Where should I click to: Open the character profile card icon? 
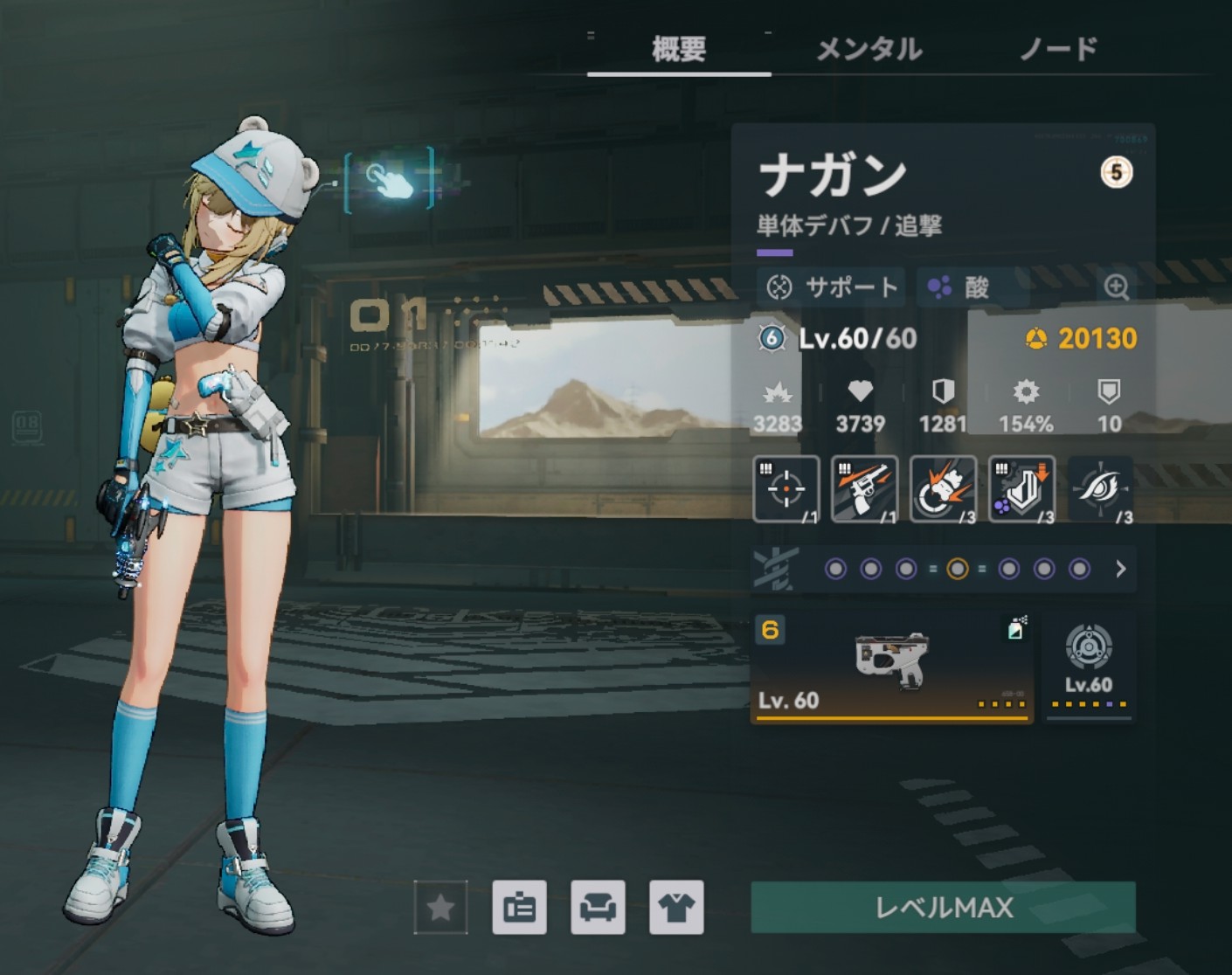[x=519, y=908]
